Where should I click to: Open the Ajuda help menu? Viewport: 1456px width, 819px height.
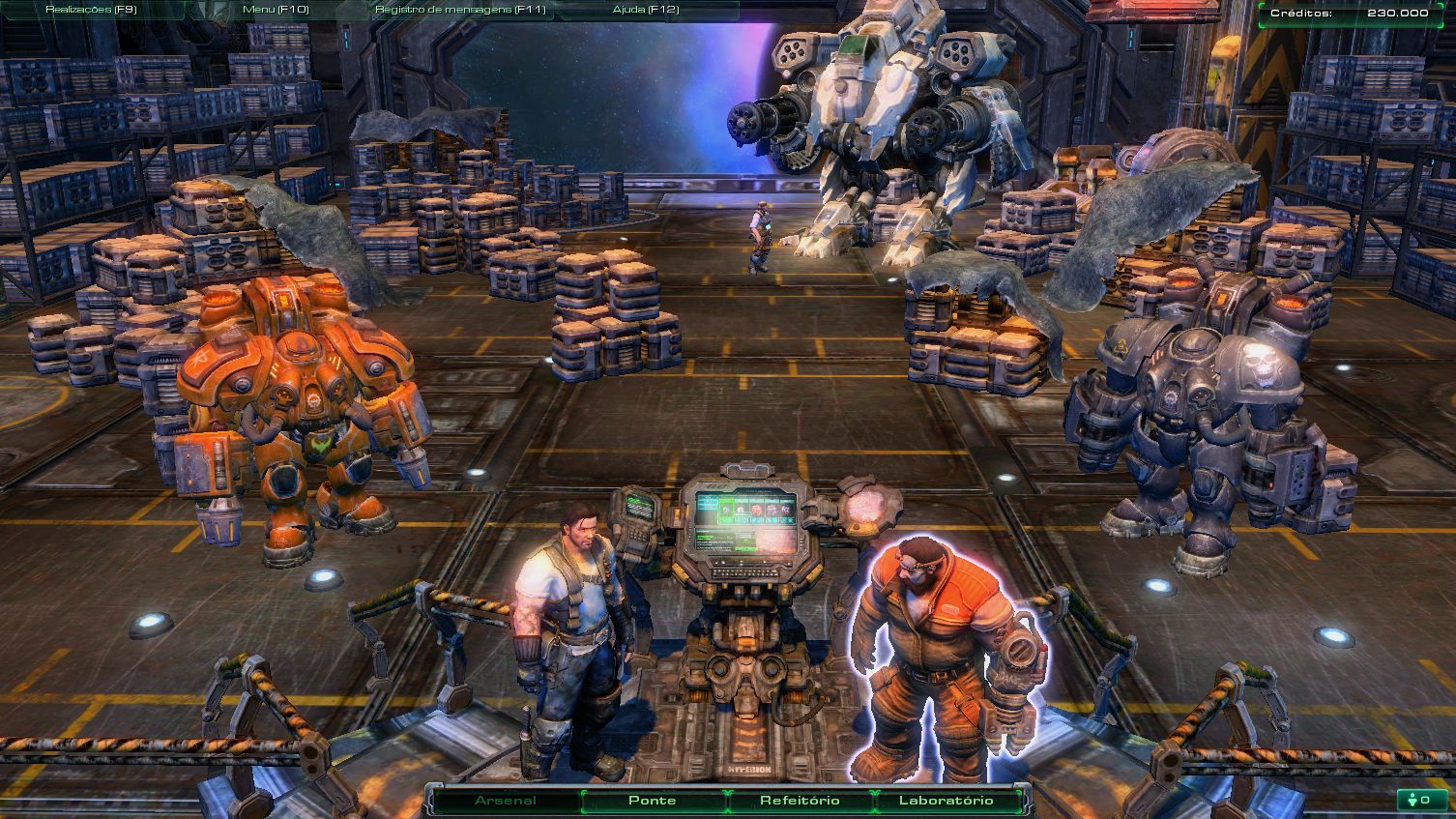click(645, 10)
